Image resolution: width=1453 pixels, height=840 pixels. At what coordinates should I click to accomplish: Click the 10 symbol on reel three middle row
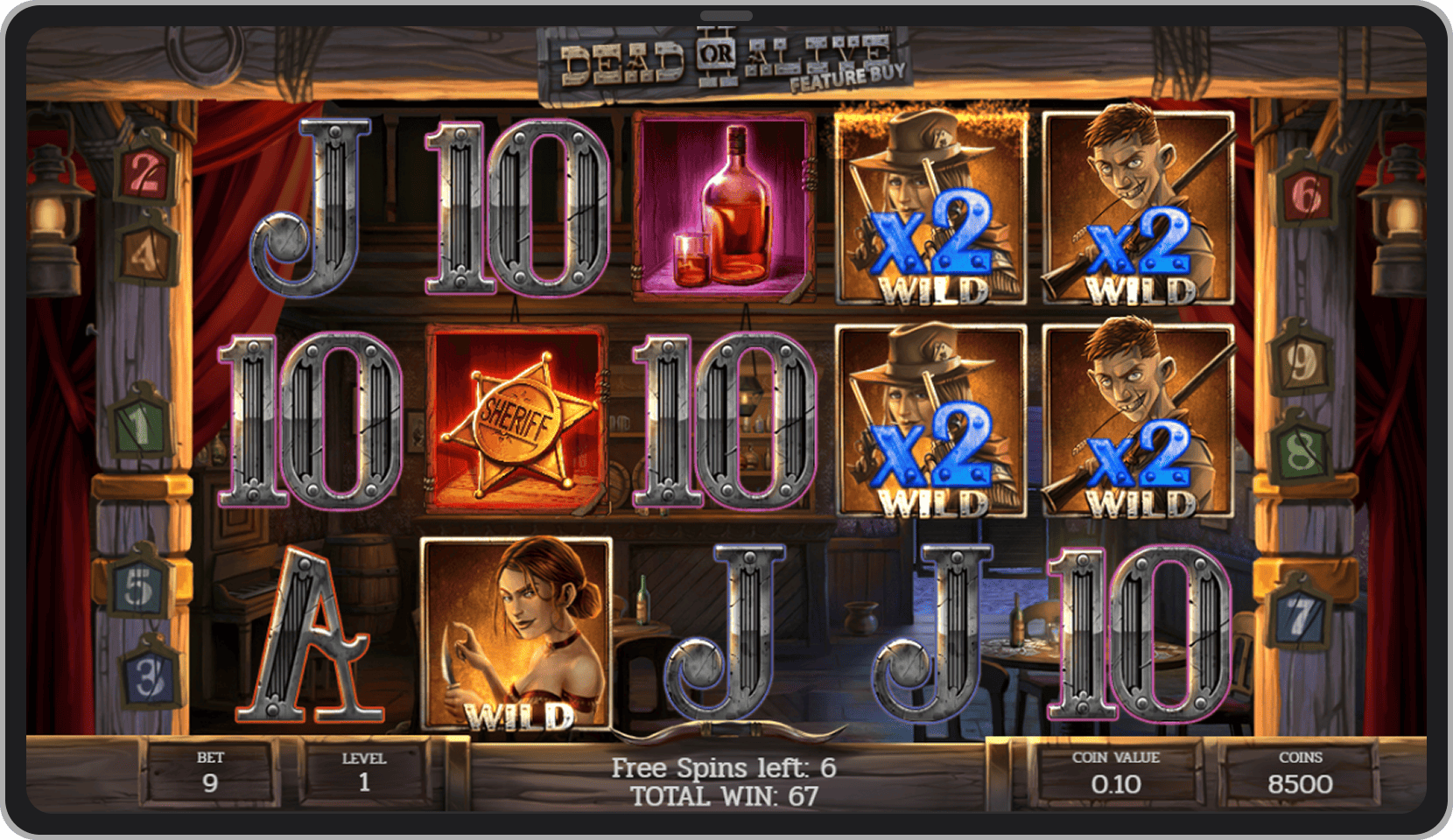click(x=724, y=418)
